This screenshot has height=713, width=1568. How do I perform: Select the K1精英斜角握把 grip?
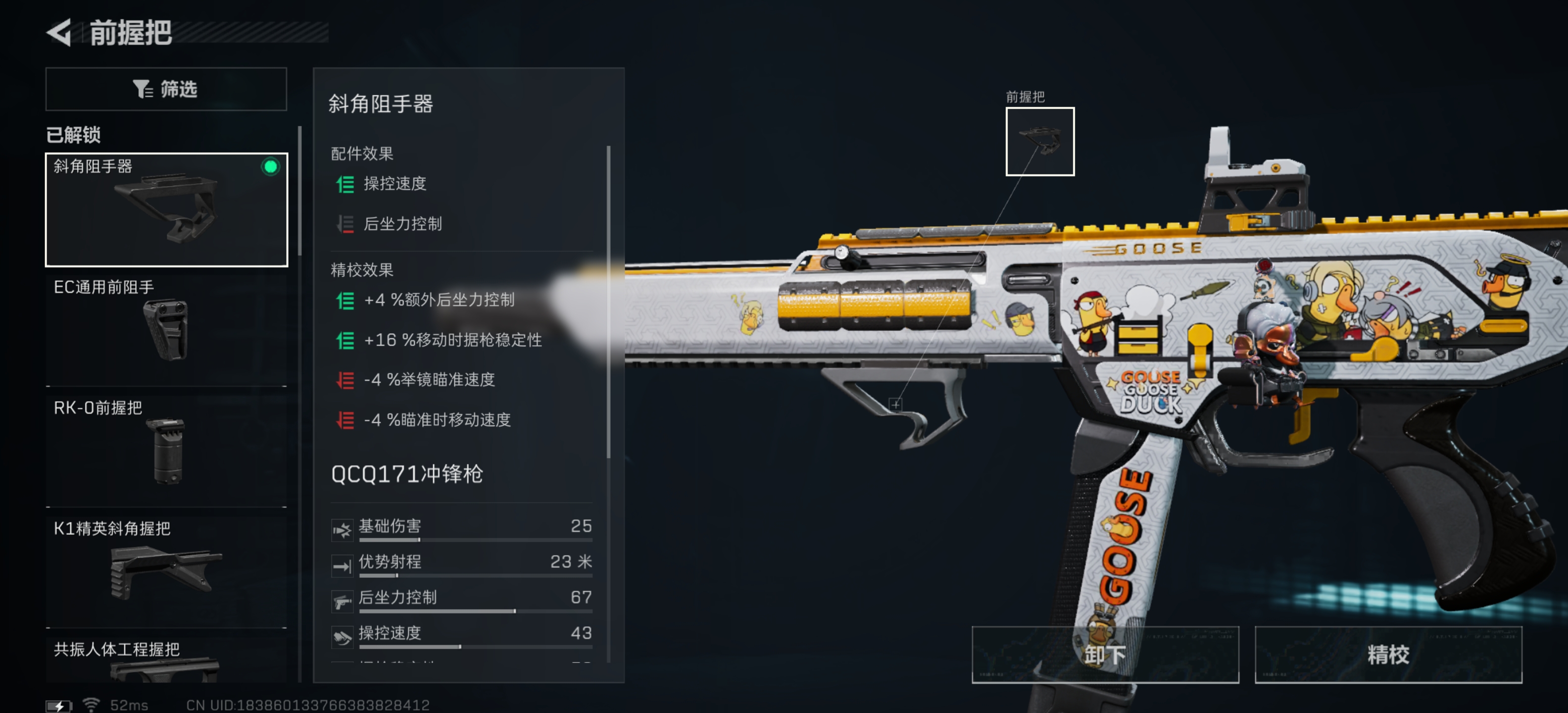click(x=166, y=570)
